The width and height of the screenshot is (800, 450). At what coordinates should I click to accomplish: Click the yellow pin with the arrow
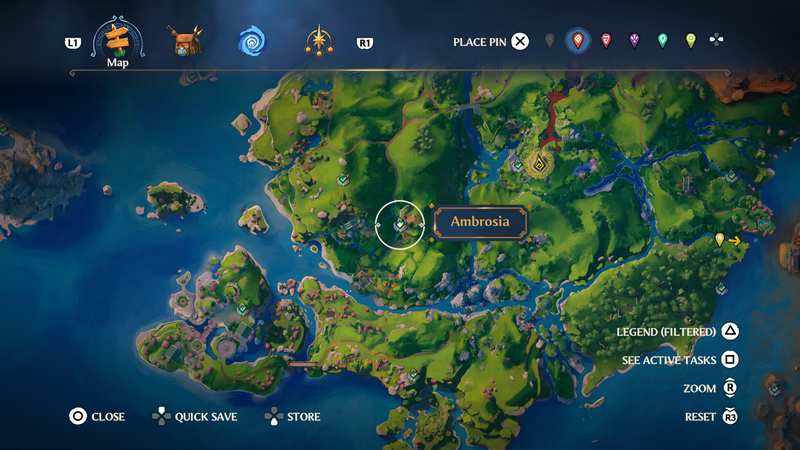(720, 240)
